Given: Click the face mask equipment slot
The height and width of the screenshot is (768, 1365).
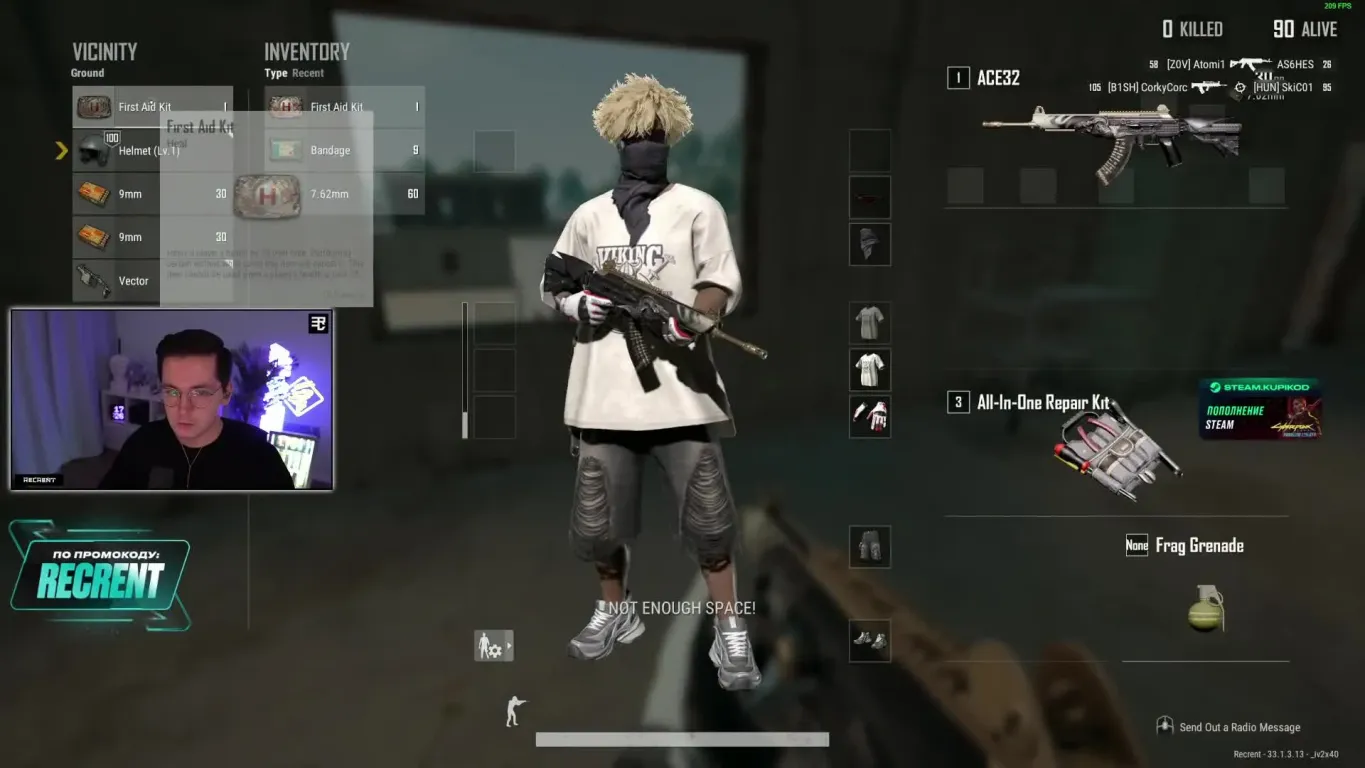Looking at the screenshot, I should pos(869,244).
